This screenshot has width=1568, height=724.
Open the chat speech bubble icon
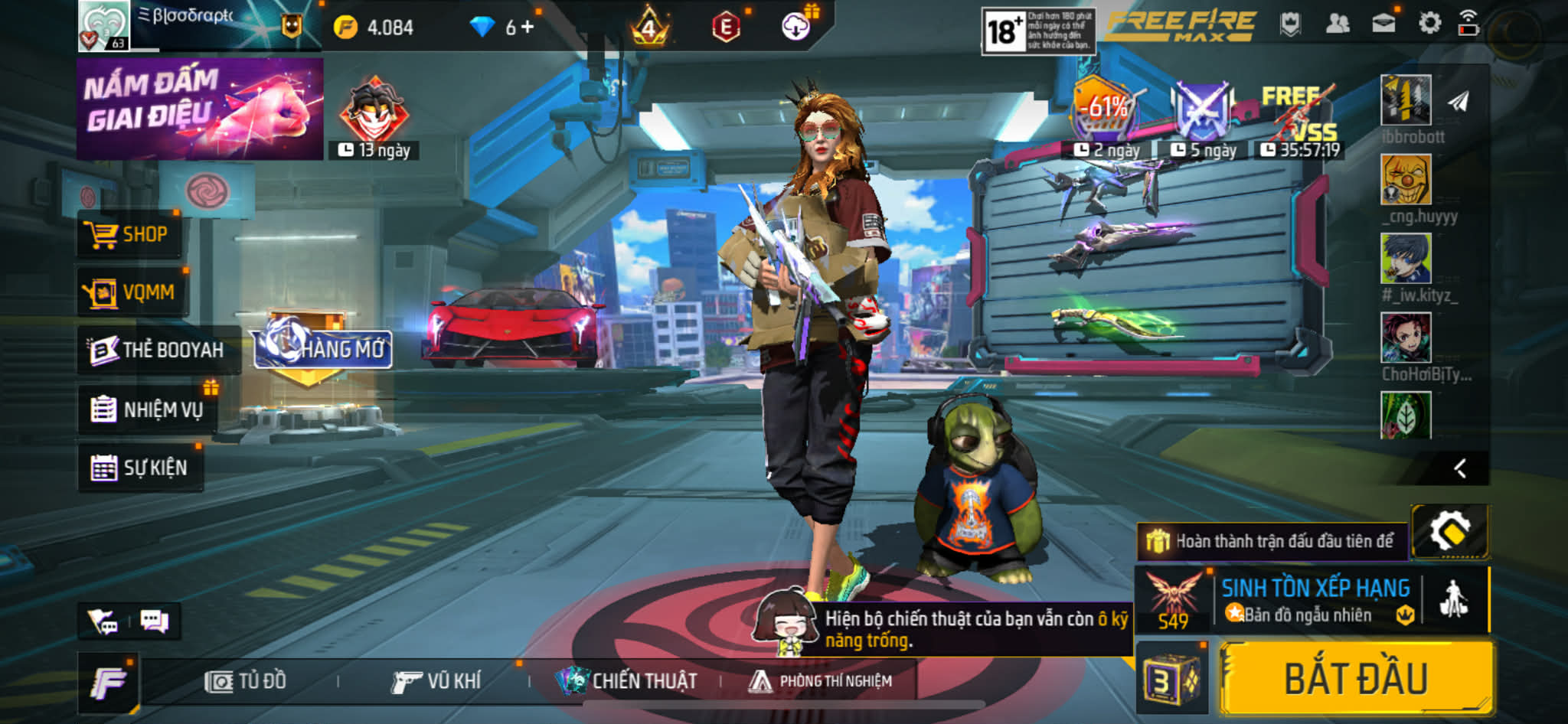(154, 621)
